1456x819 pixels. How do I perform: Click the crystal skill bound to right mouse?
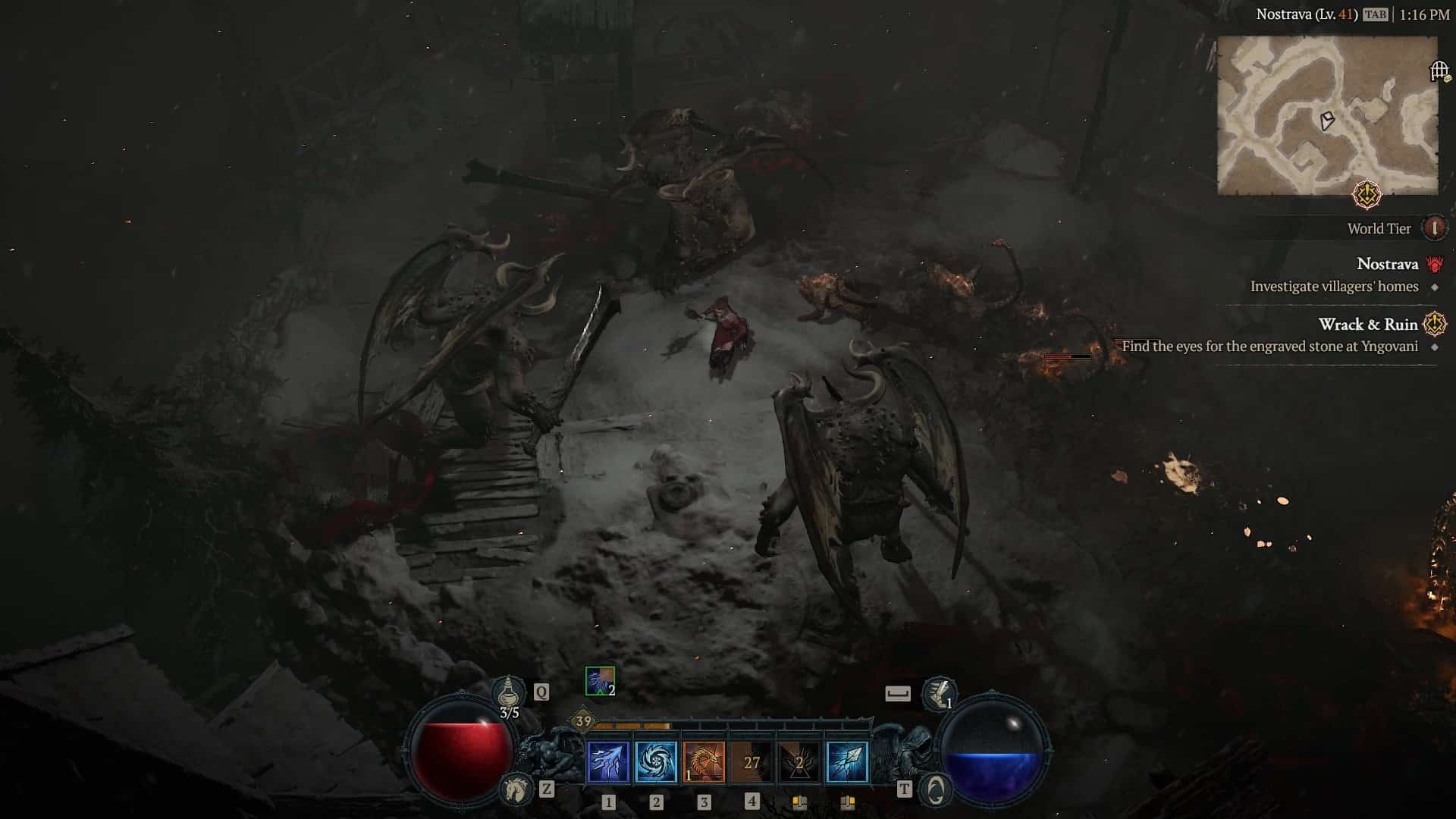coord(846,762)
